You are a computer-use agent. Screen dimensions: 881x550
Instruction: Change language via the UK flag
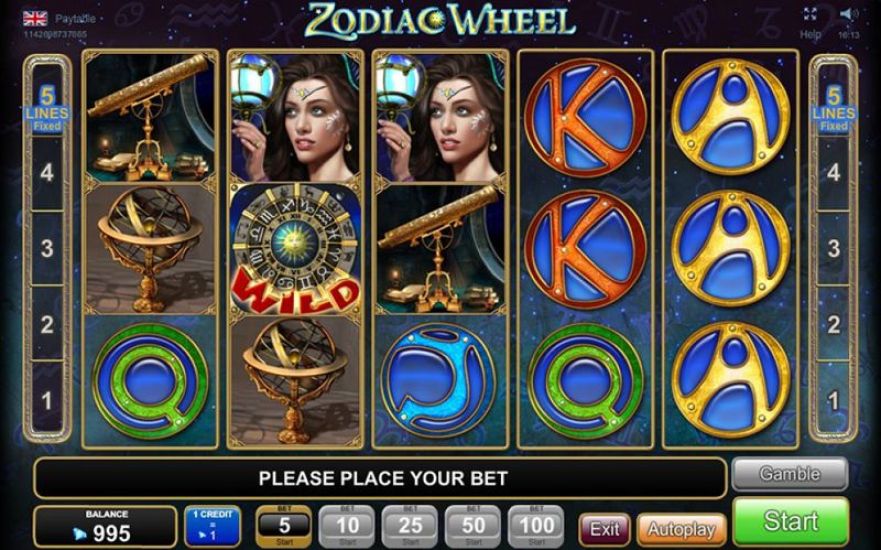(34, 17)
